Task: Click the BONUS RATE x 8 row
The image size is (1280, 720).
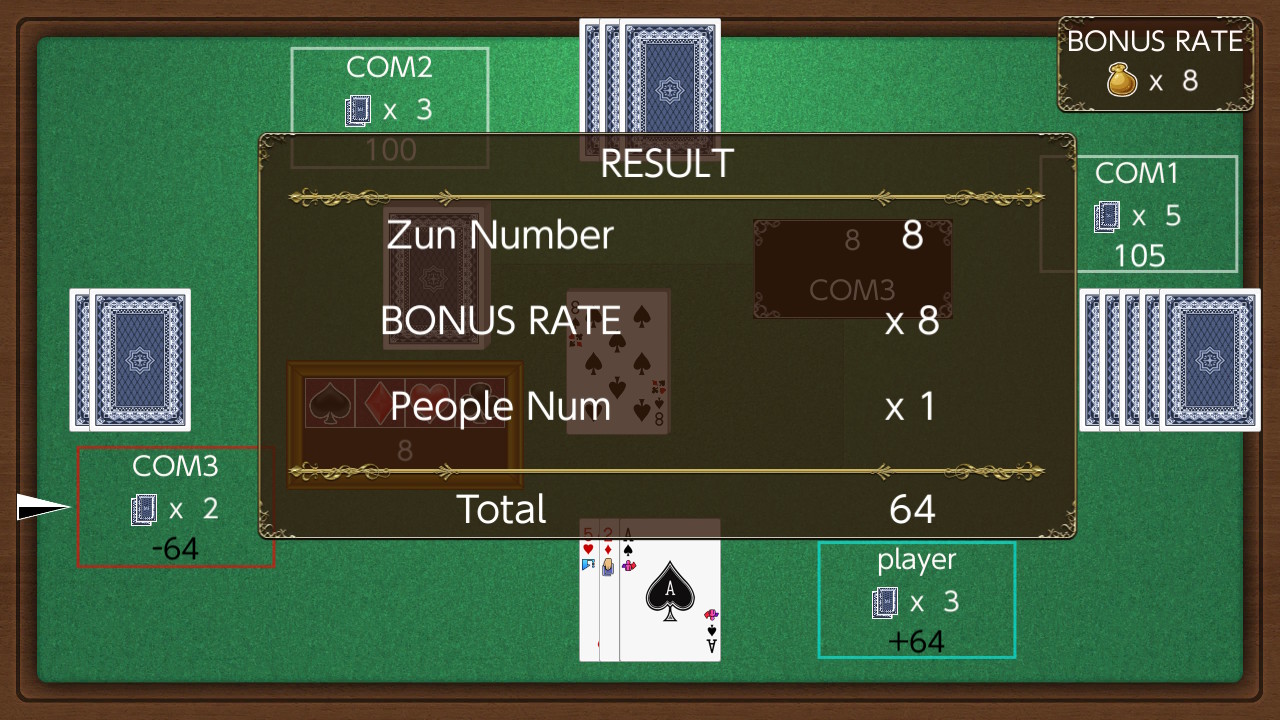Action: (910, 322)
